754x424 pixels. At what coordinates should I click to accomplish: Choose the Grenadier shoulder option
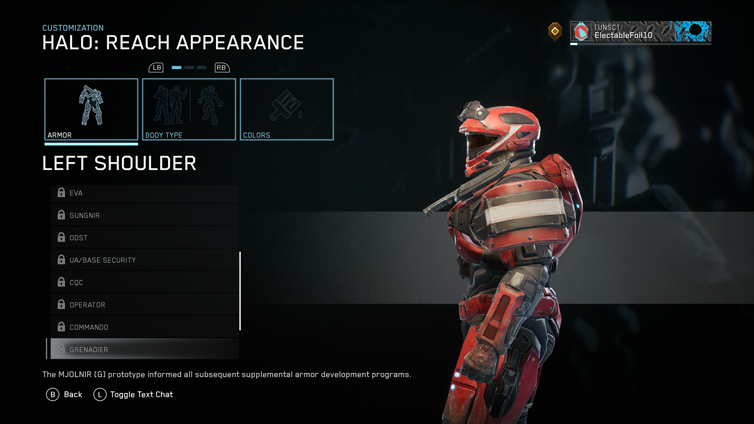tap(144, 350)
